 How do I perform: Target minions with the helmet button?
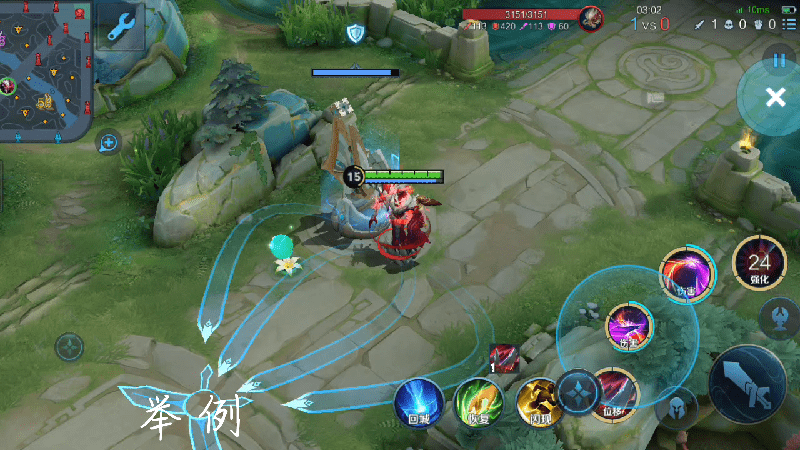pos(679,407)
